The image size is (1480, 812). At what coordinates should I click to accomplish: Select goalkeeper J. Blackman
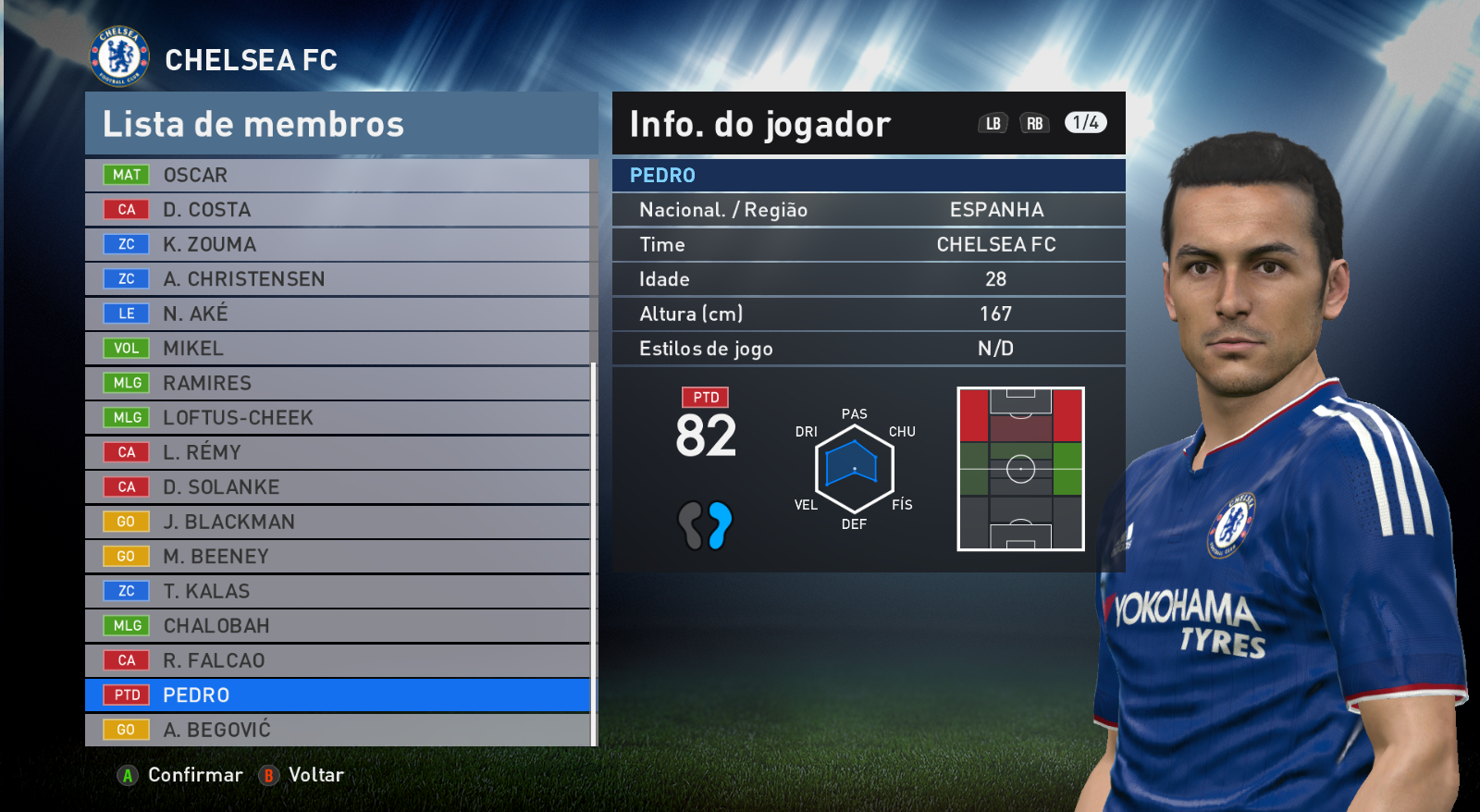(x=338, y=522)
